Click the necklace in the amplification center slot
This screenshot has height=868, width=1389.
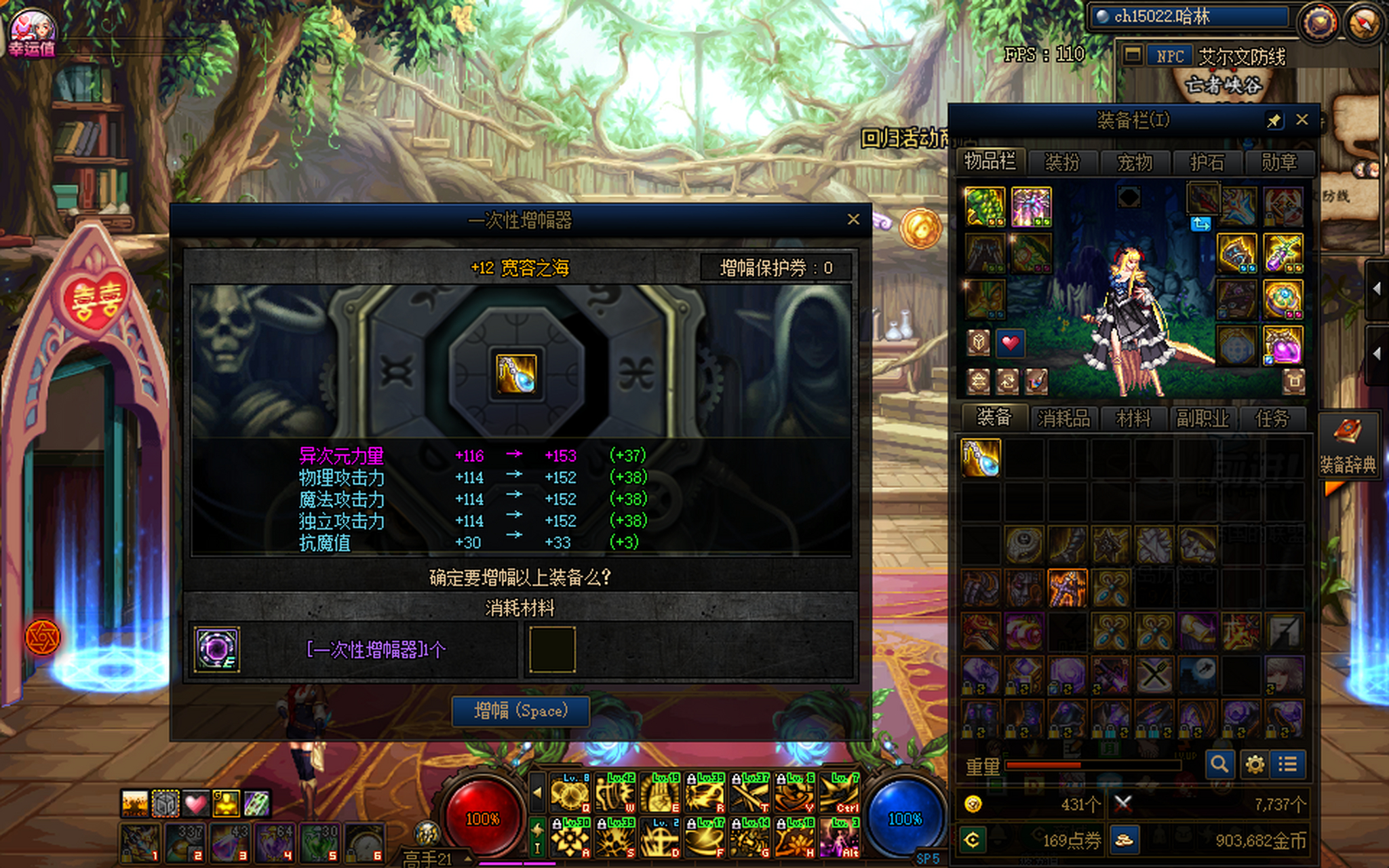[x=516, y=374]
